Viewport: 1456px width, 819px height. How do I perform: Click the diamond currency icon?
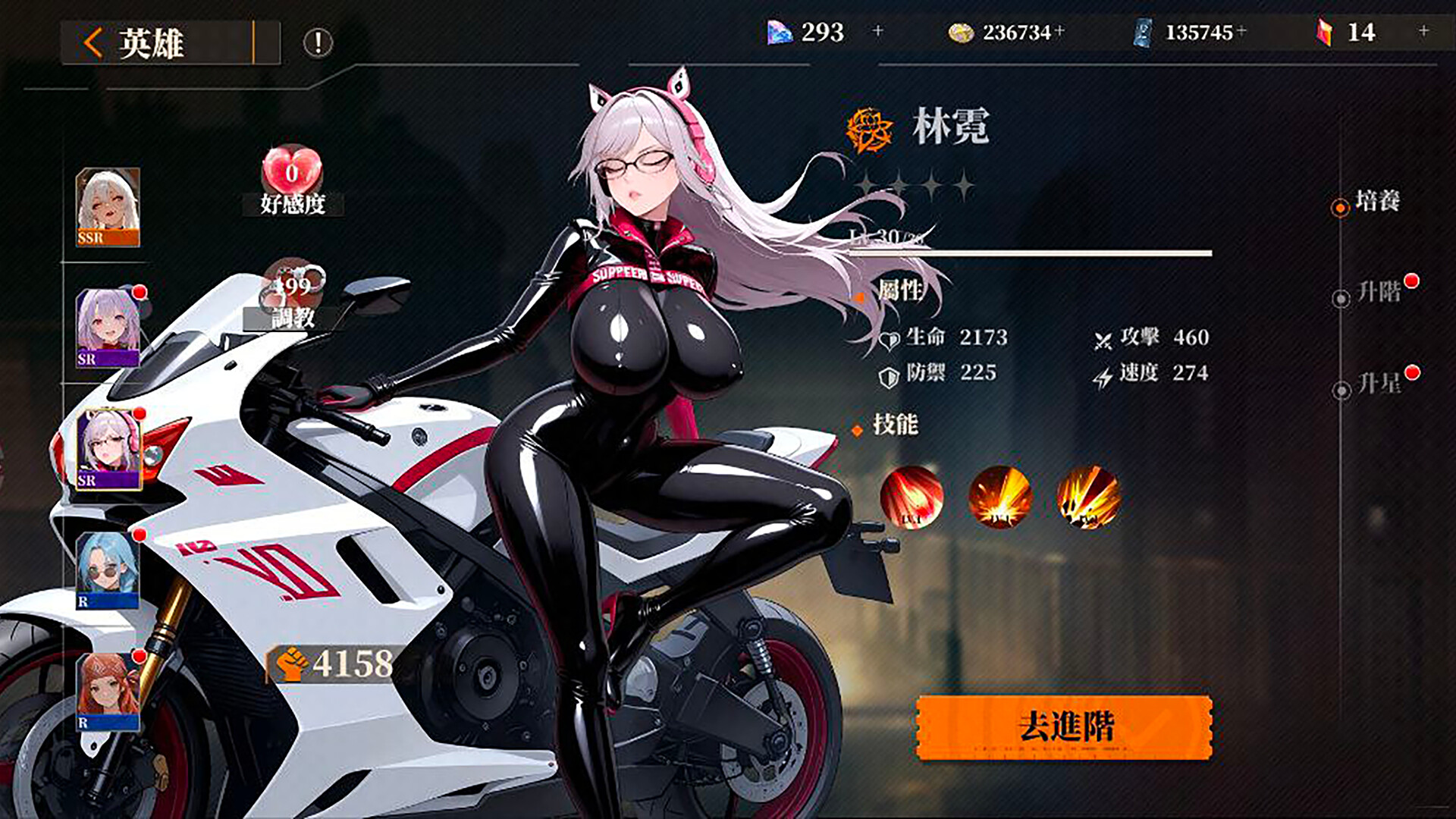coord(781,32)
